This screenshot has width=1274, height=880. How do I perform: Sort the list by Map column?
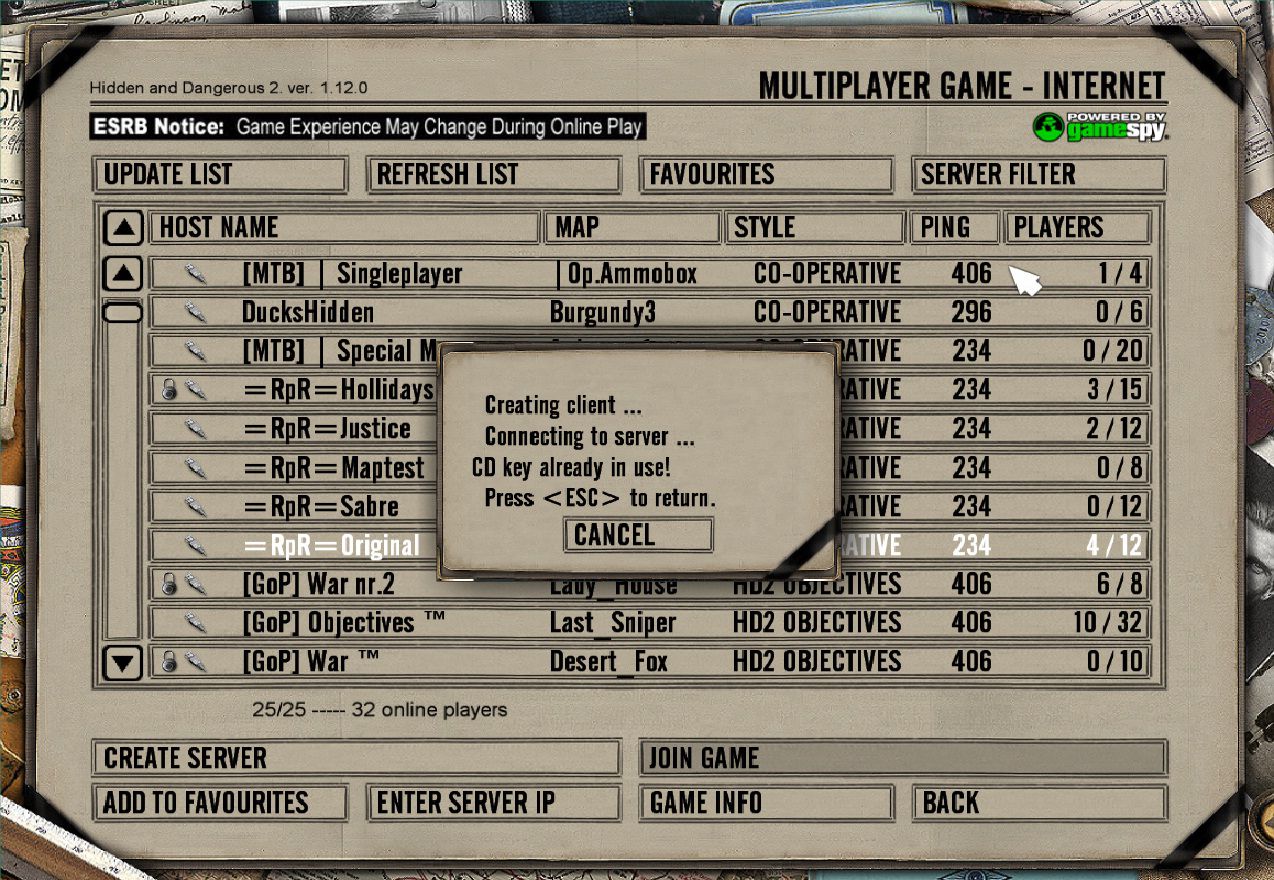point(633,228)
